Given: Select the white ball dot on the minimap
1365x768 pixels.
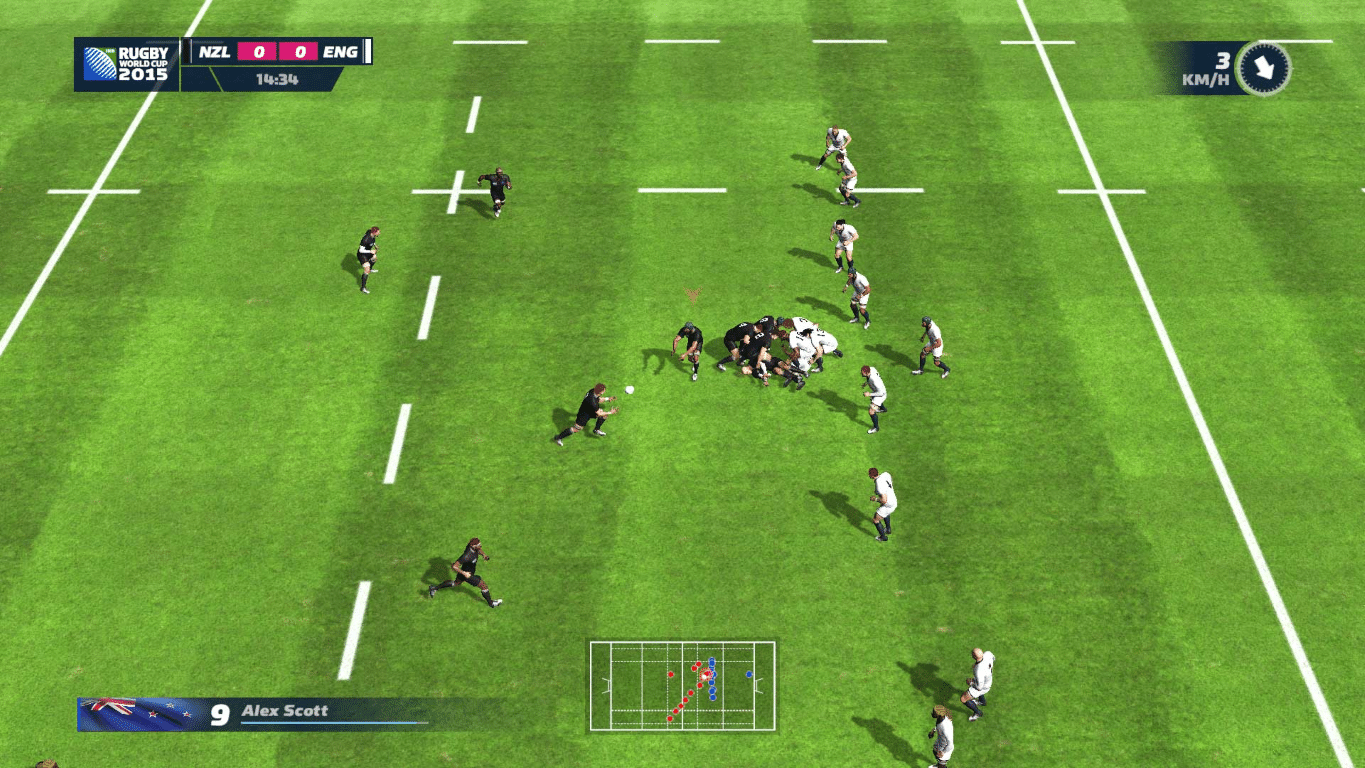Looking at the screenshot, I should click(x=704, y=677).
